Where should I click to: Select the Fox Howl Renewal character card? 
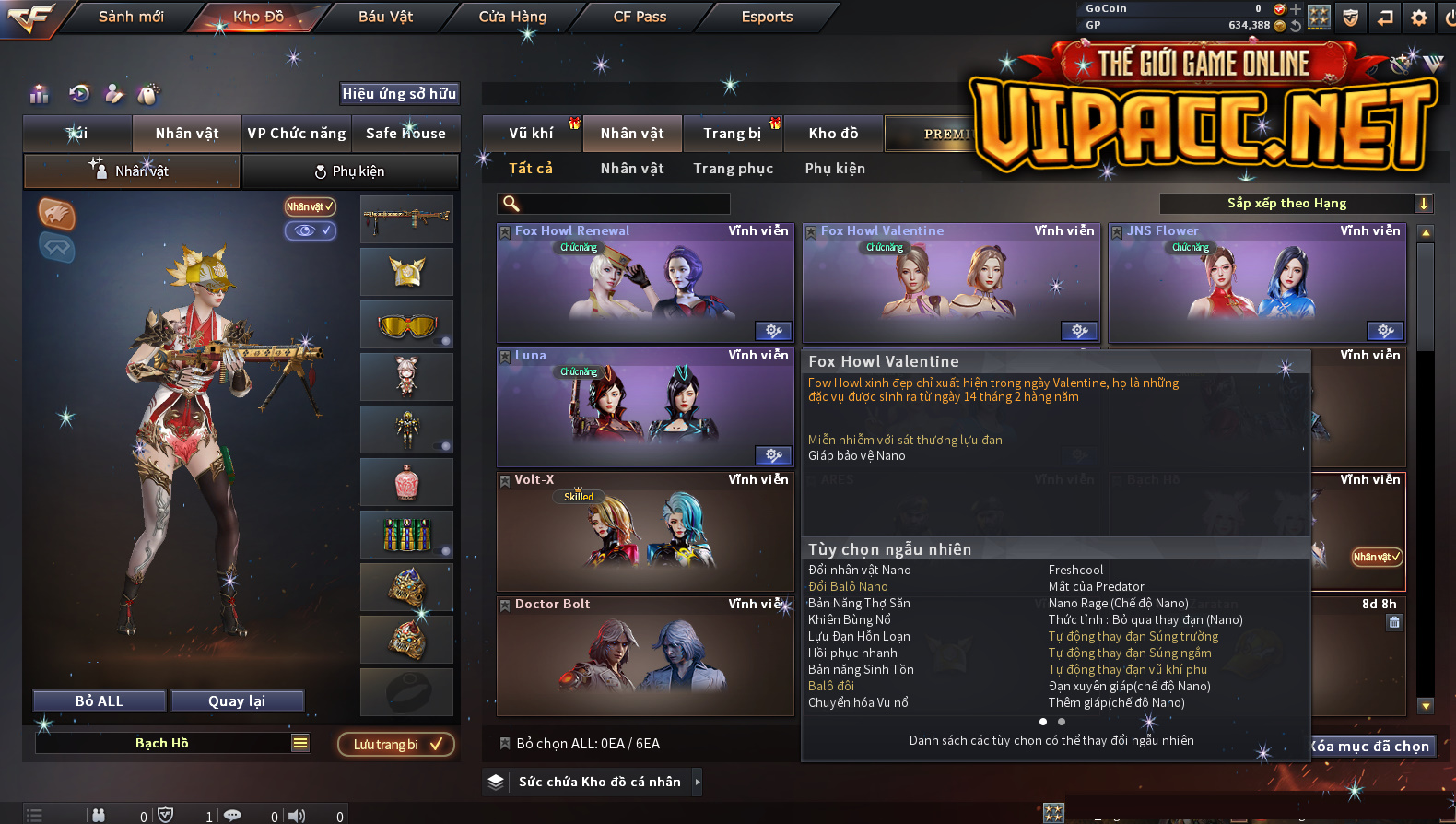point(645,284)
